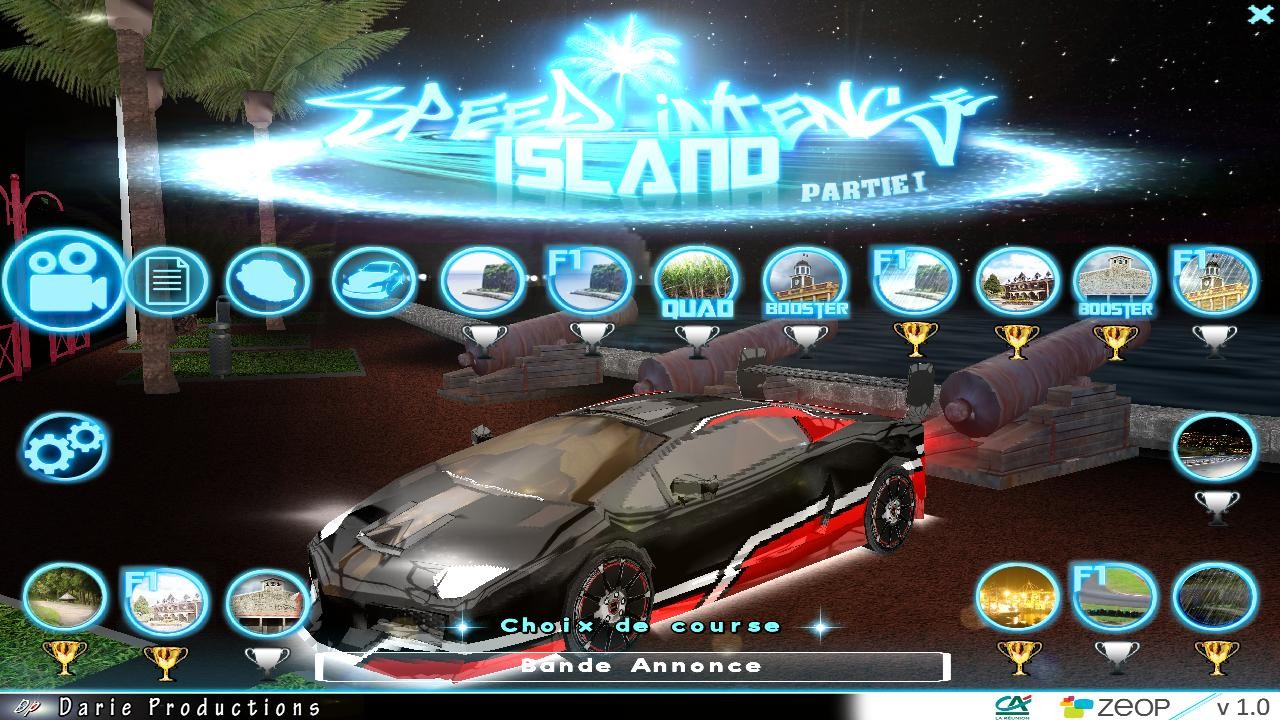Viewport: 1280px width, 720px height.
Task: Select the QUAD sugarcane race thumbnail
Action: click(697, 283)
